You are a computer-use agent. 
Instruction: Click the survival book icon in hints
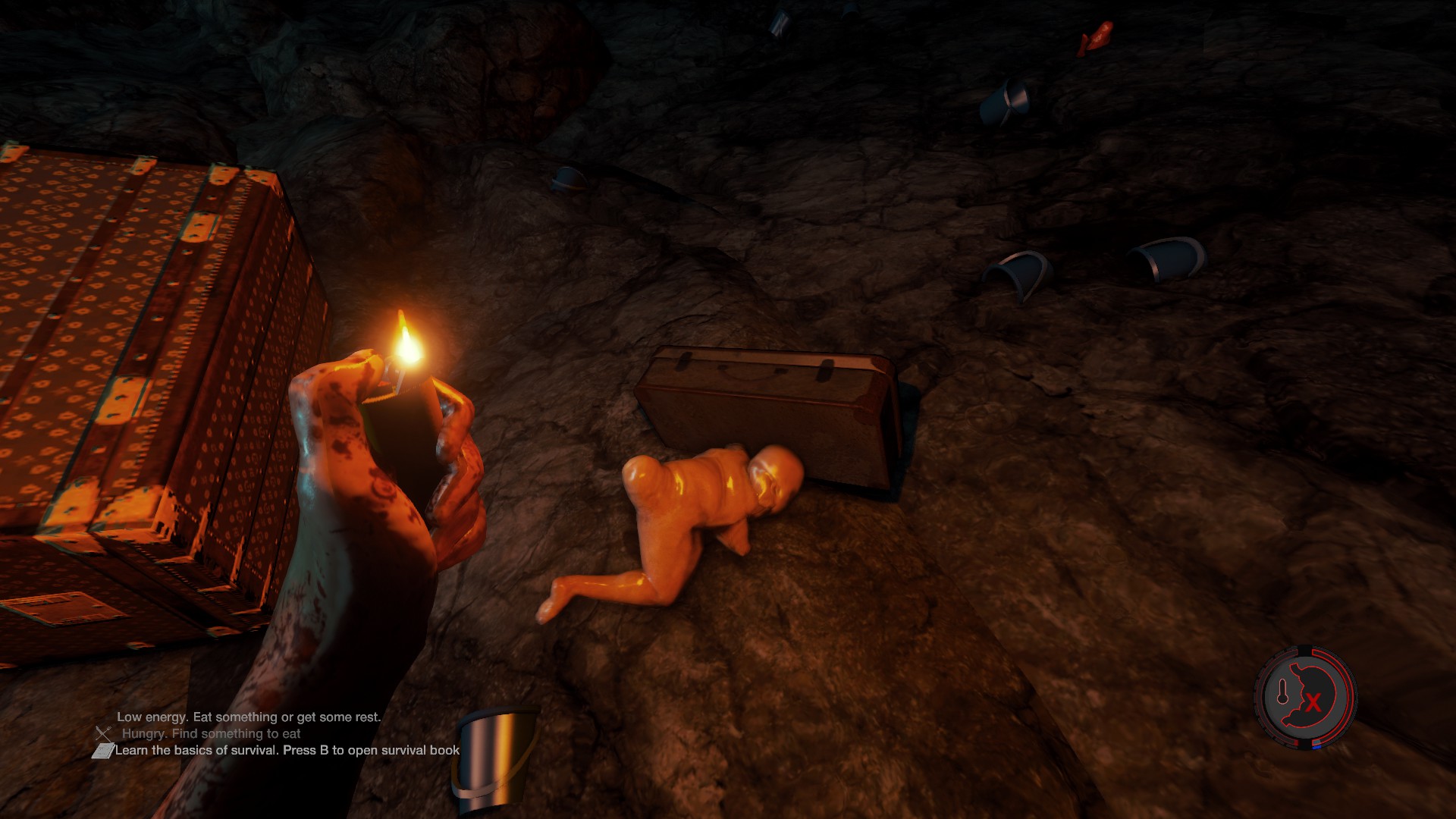(102, 751)
